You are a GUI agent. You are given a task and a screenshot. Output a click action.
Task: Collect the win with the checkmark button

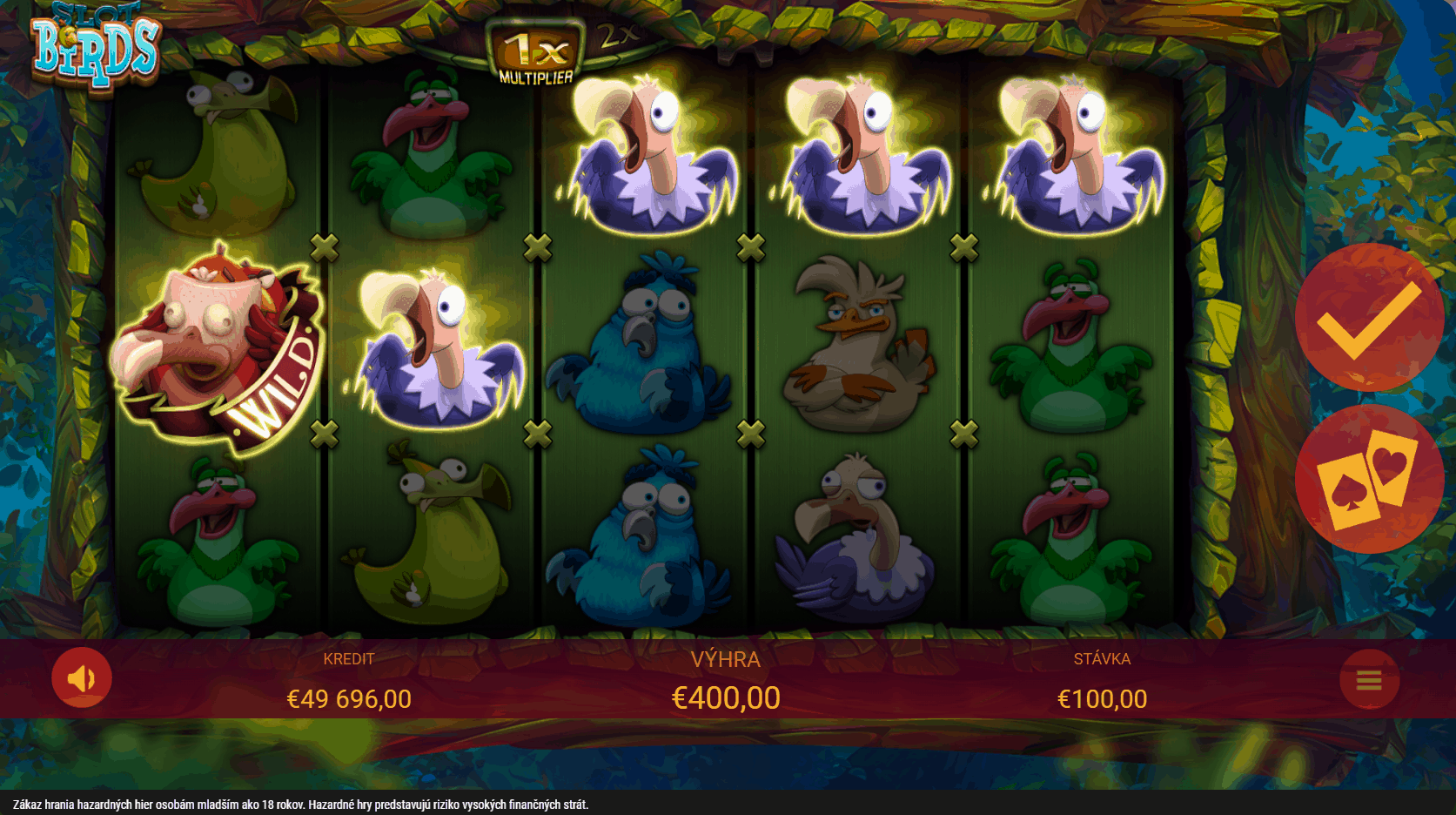click(x=1368, y=319)
